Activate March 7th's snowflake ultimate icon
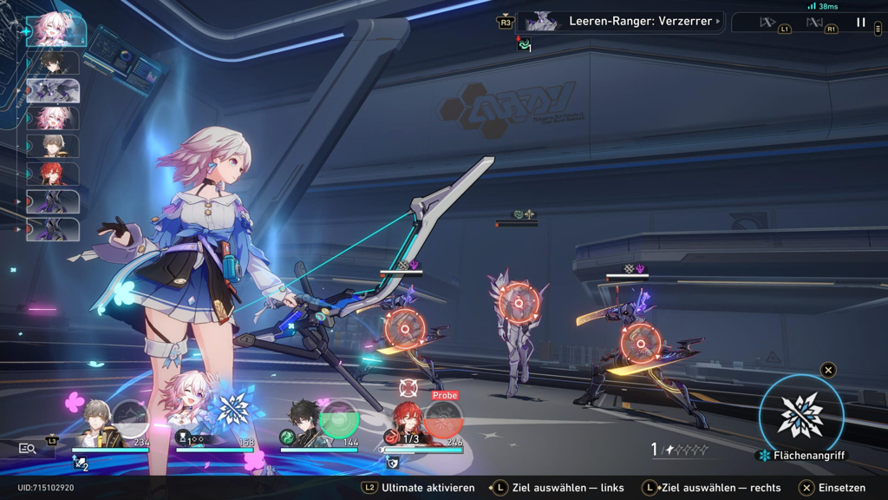 click(x=234, y=410)
